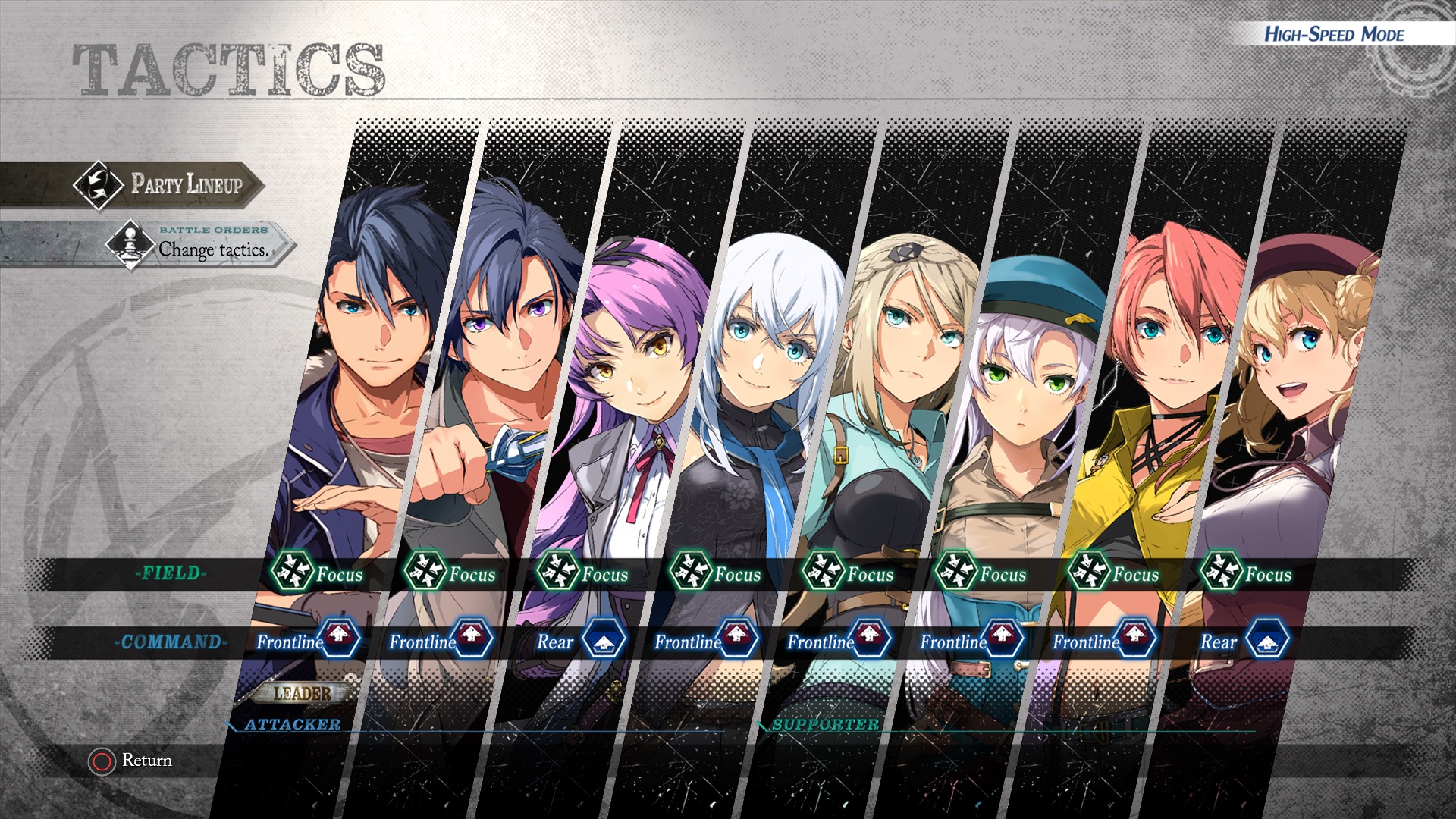Change the purple-haired girl's Rear command
1456x819 pixels.
pyautogui.click(x=581, y=642)
